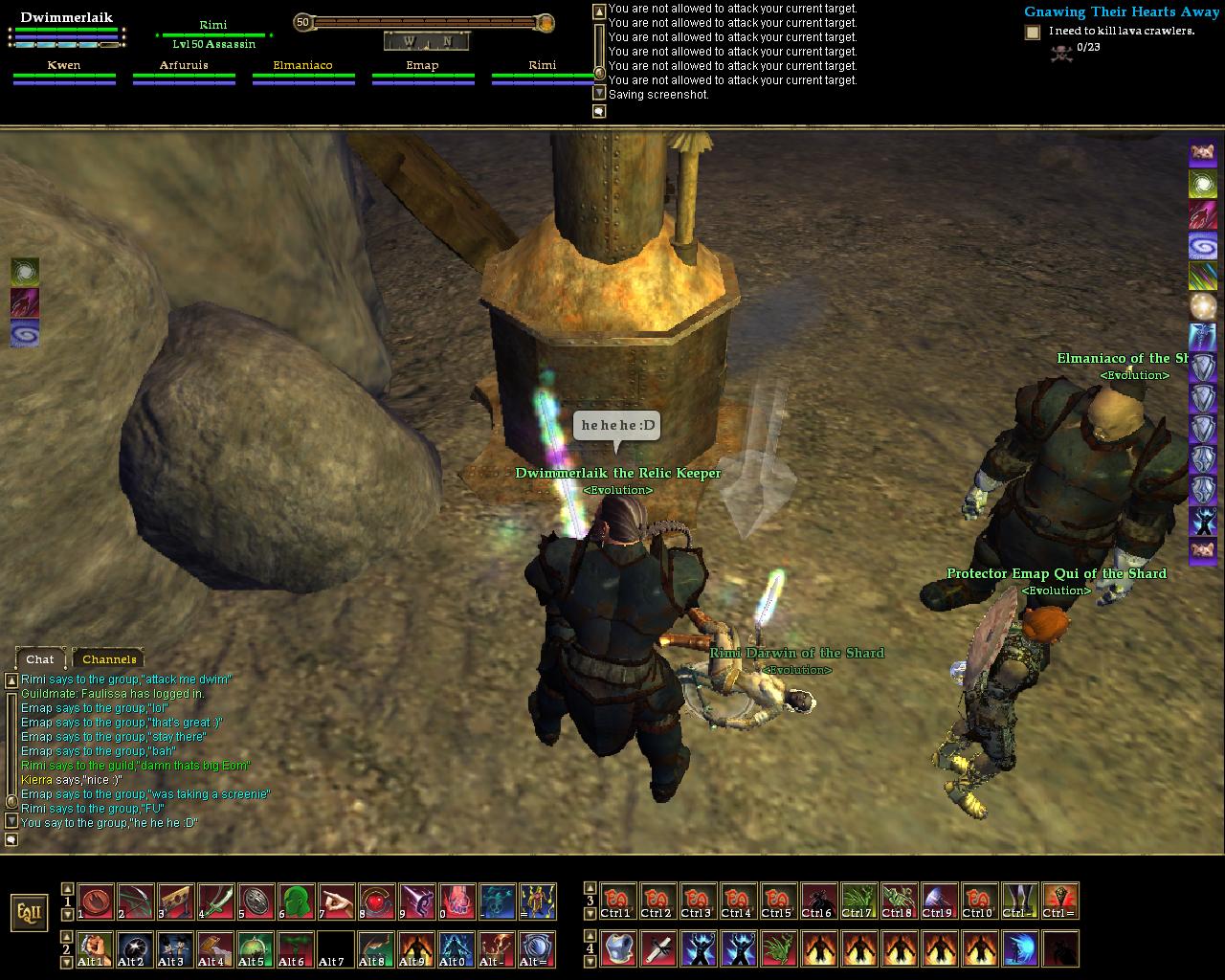Use the red heart ability in slot 8
Viewport: 1225px width, 980px height.
click(376, 902)
